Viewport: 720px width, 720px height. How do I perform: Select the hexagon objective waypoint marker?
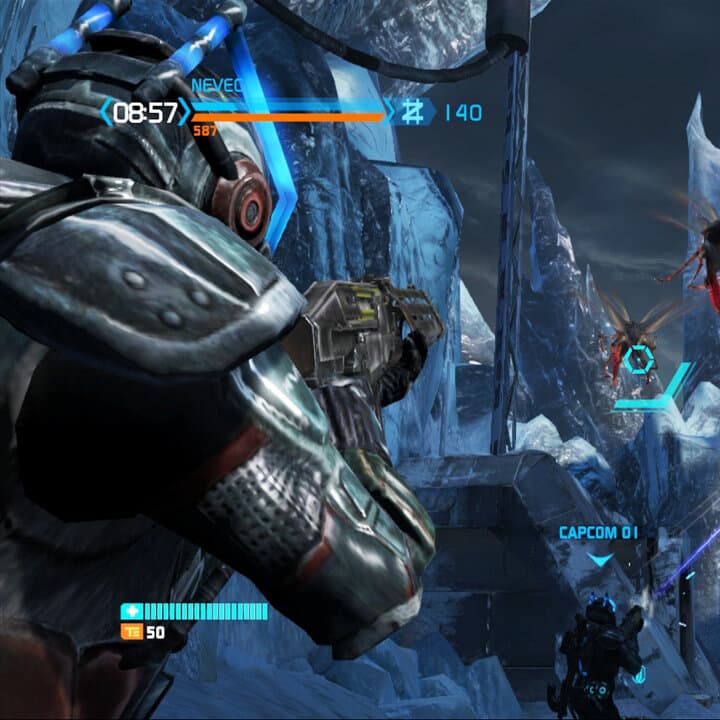[640, 356]
